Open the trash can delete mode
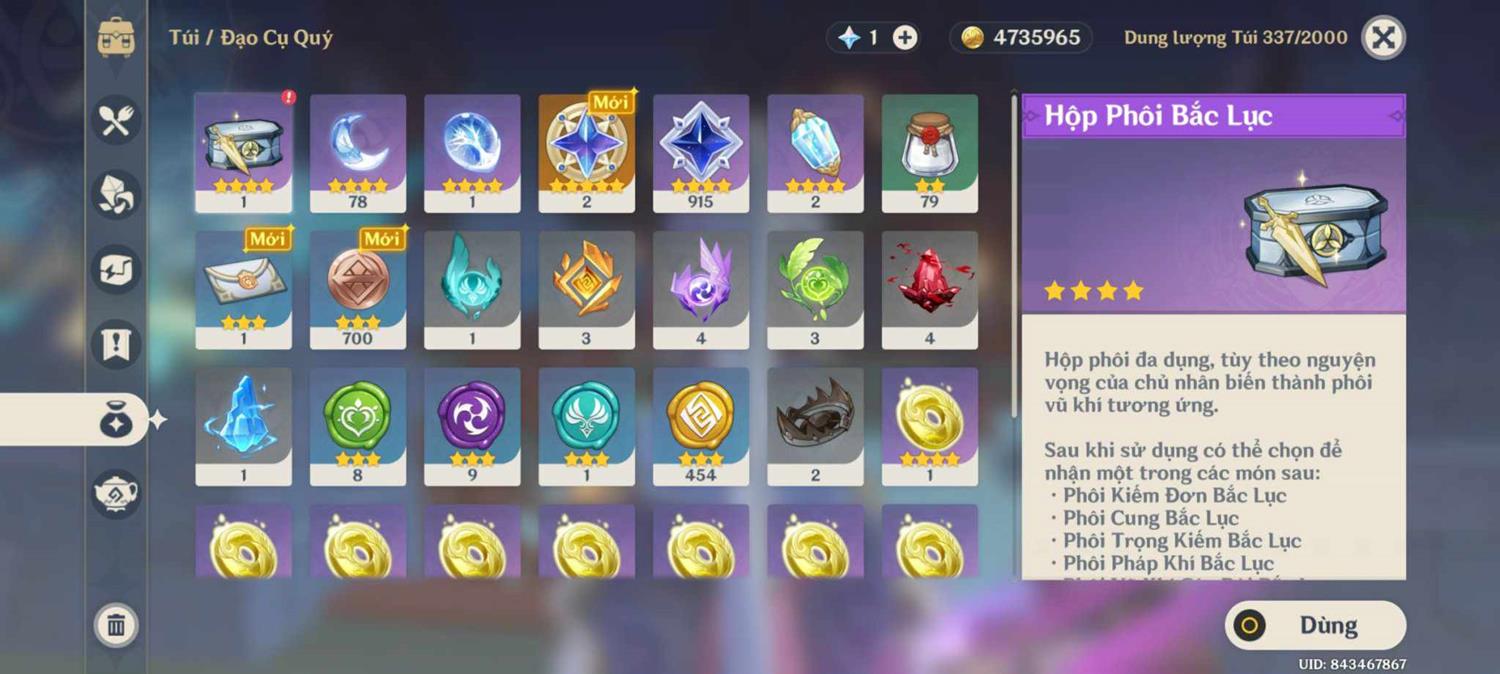This screenshot has height=674, width=1500. (116, 625)
